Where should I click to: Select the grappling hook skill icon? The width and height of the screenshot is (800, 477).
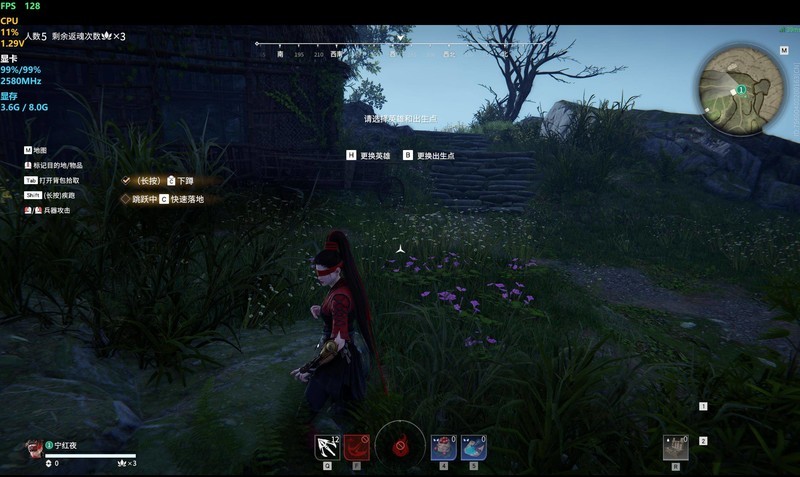click(x=326, y=447)
